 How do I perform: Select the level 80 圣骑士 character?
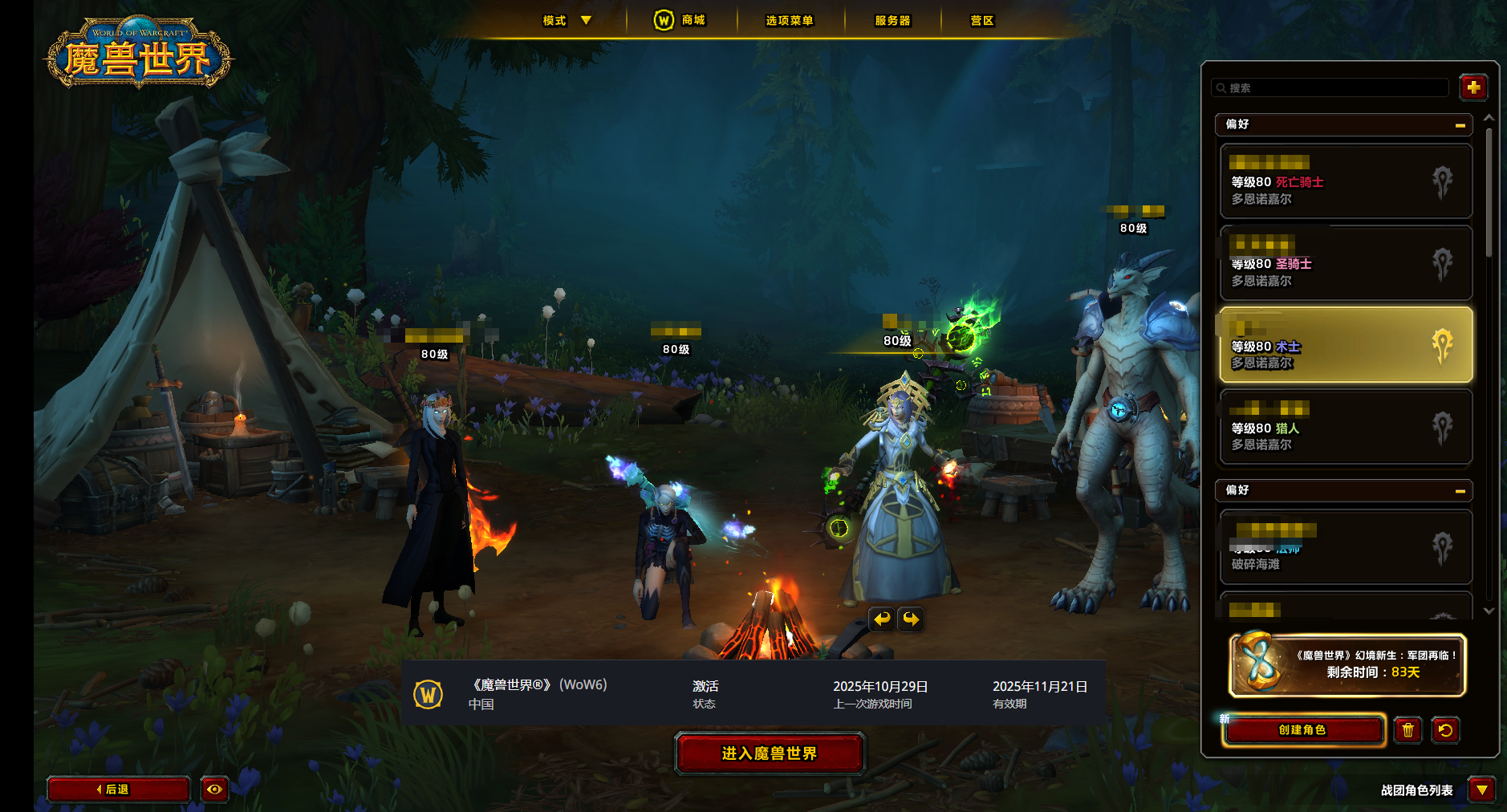1346,264
